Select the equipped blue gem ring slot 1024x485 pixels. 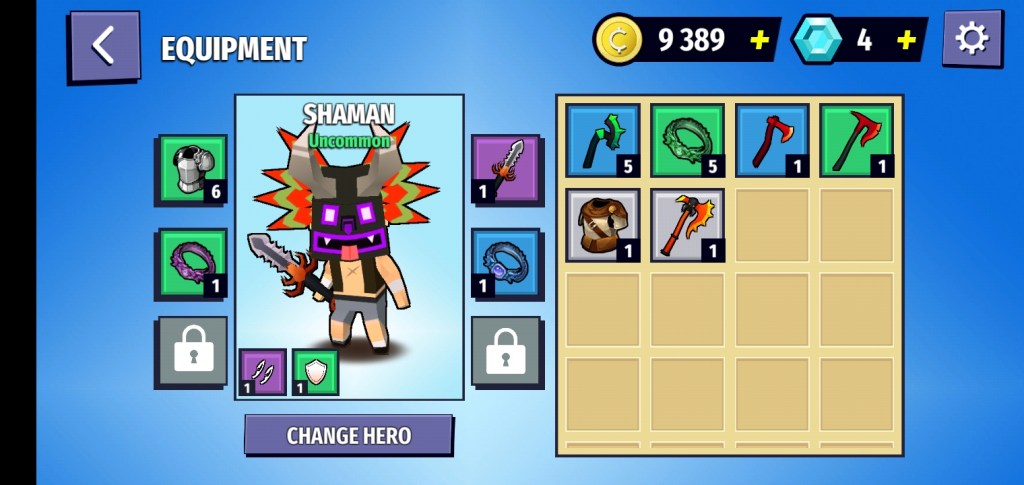pyautogui.click(x=506, y=264)
